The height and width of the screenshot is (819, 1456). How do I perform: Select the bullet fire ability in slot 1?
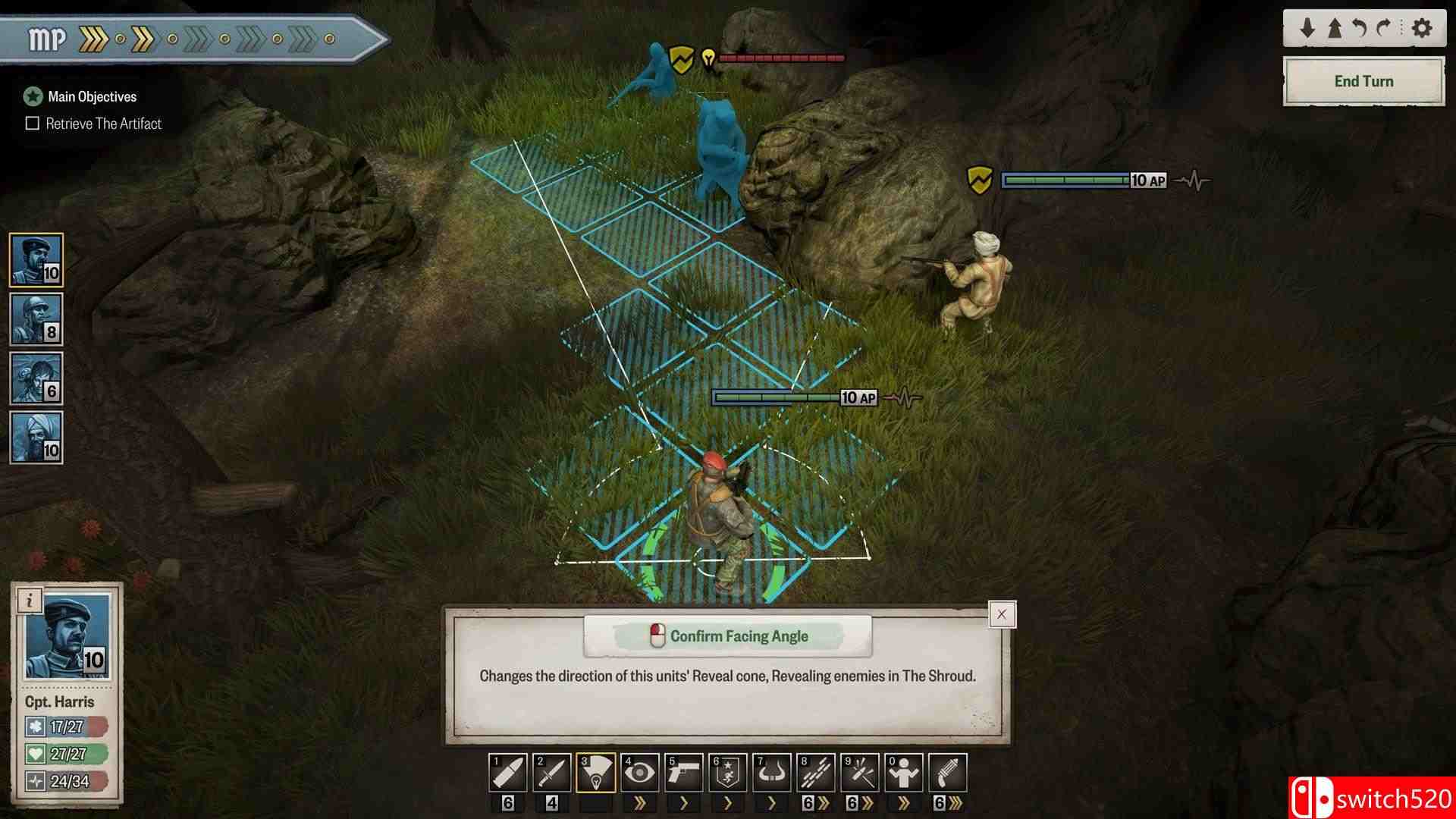click(x=510, y=771)
